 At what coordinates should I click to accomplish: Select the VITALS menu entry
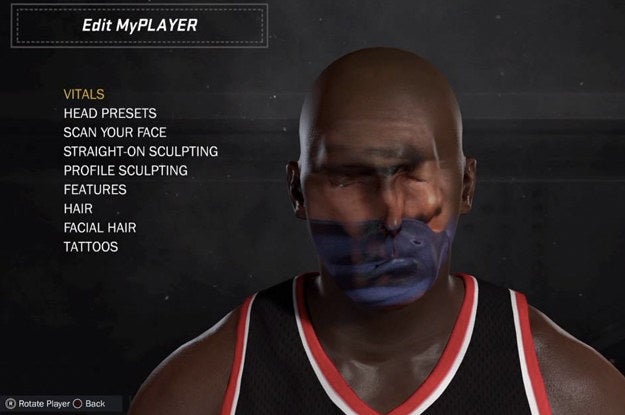(84, 94)
